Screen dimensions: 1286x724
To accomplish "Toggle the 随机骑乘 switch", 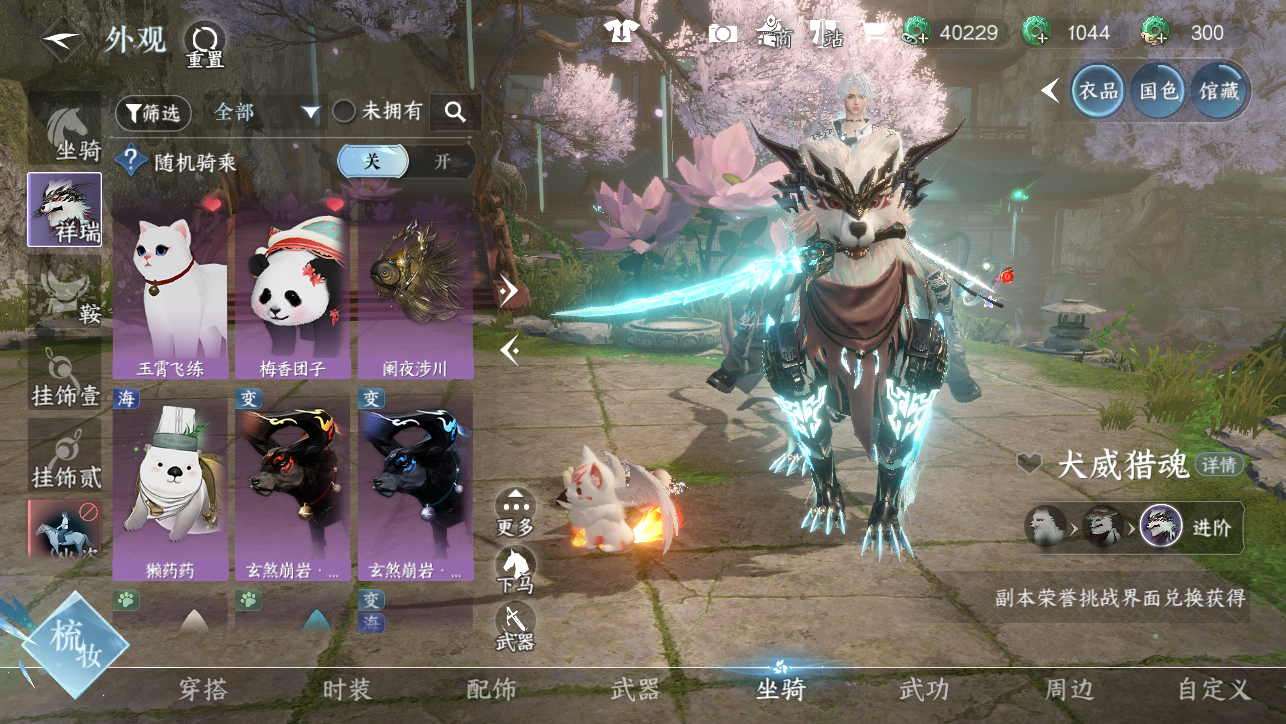I will pos(405,161).
